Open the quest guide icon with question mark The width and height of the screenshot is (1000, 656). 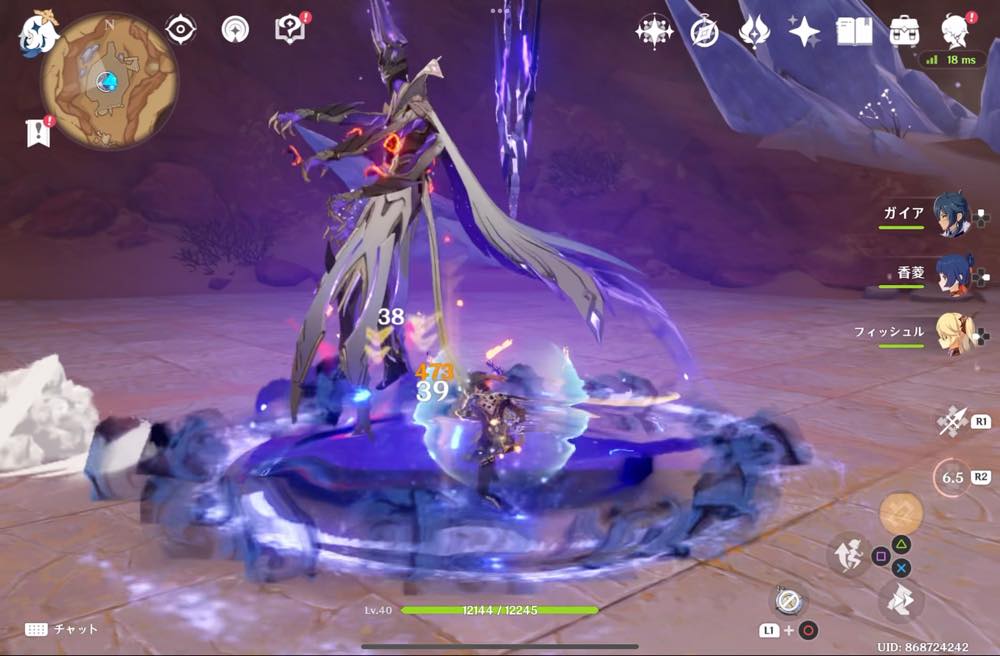click(289, 29)
